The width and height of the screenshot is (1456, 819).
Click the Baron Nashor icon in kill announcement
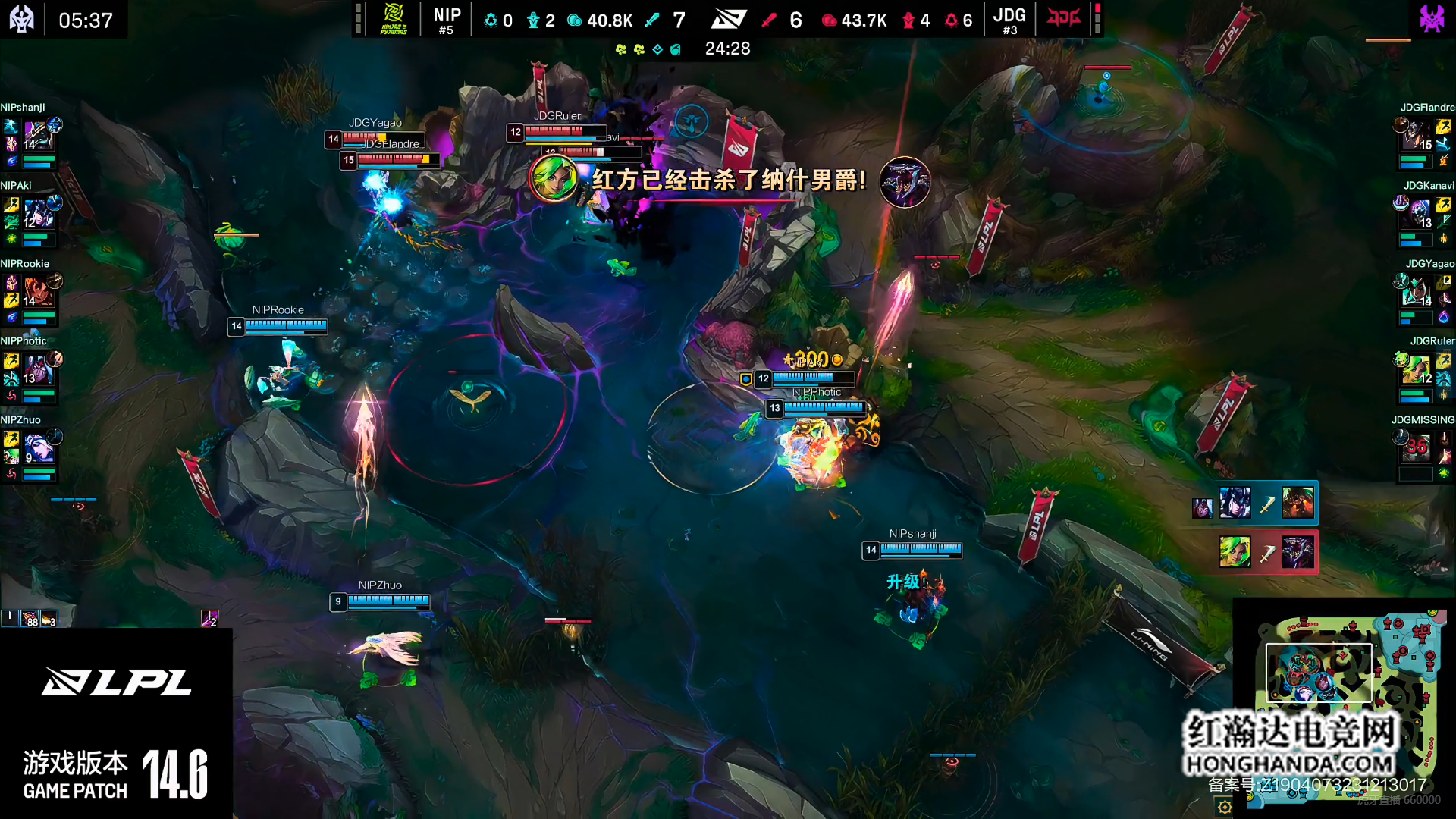905,182
